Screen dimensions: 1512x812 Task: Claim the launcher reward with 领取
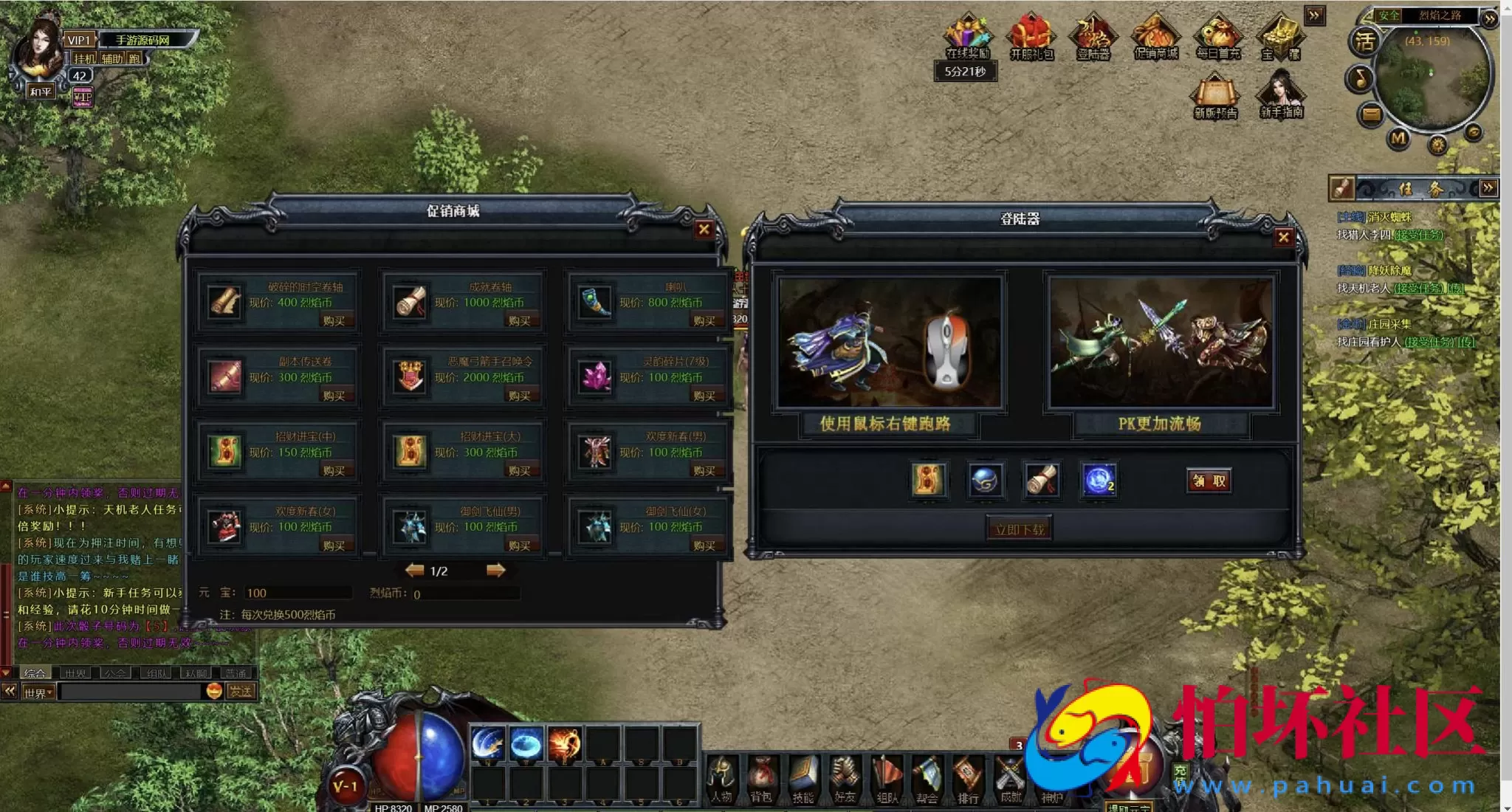[x=1209, y=481]
